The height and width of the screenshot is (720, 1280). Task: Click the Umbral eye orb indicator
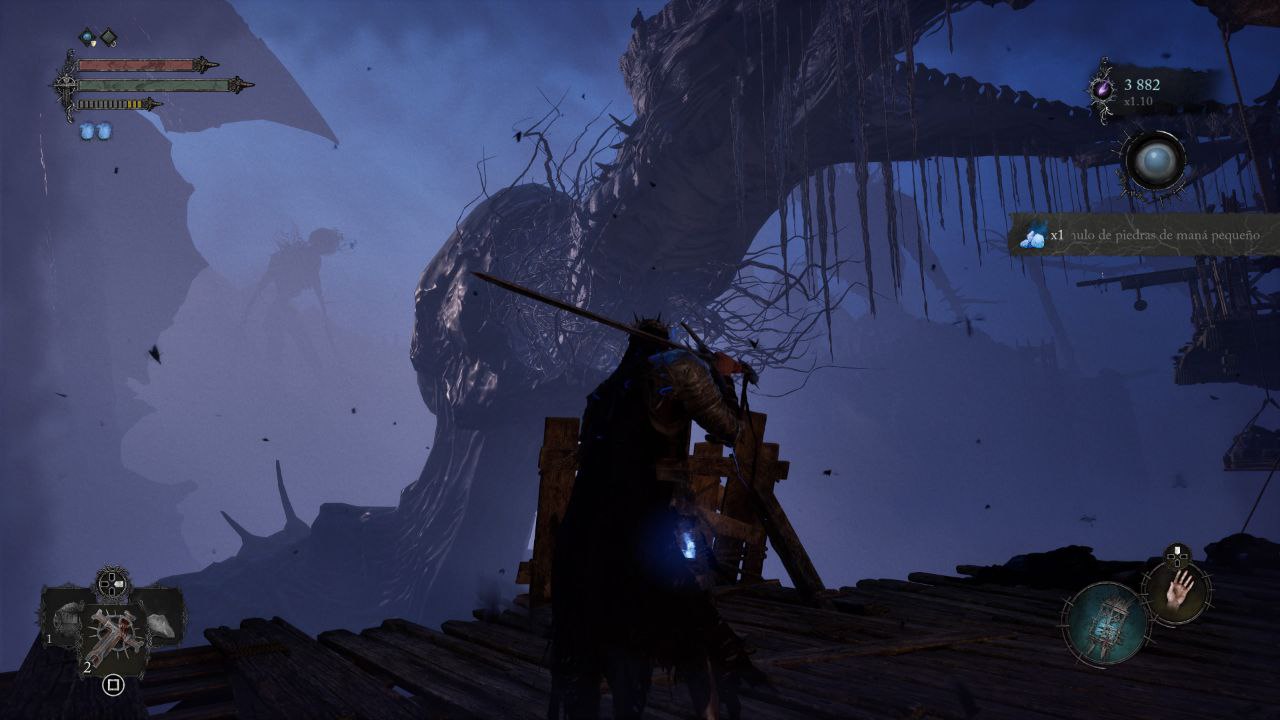point(1153,161)
